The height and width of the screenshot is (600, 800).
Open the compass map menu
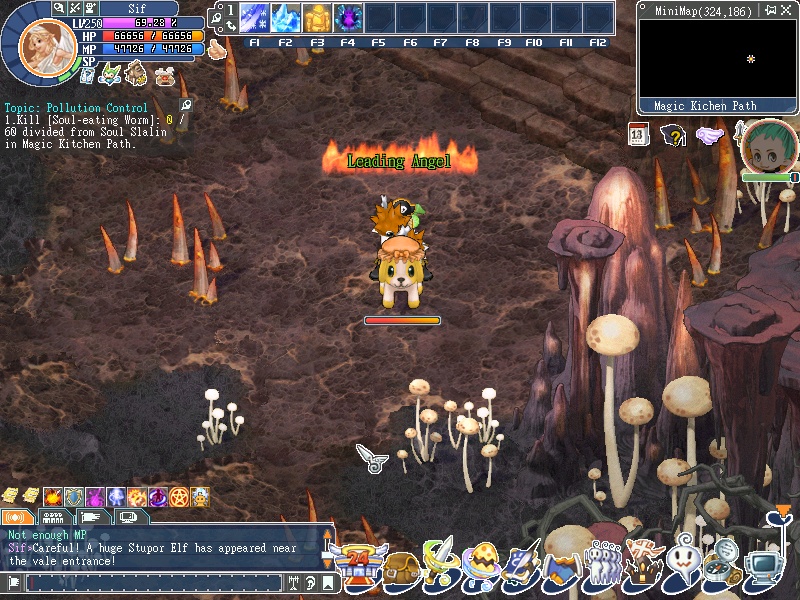pos(725,567)
